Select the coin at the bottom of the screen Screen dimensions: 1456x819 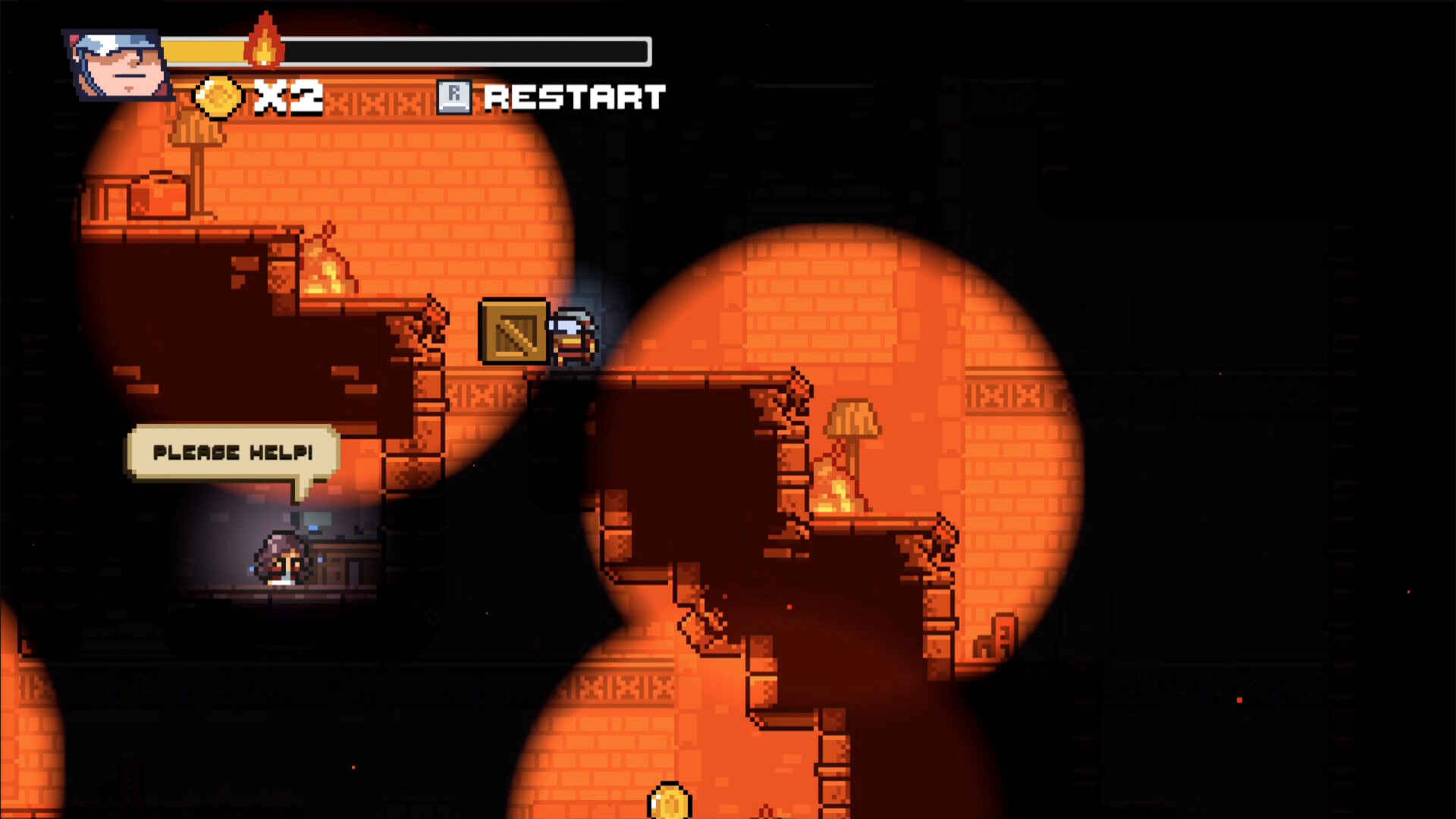[668, 800]
